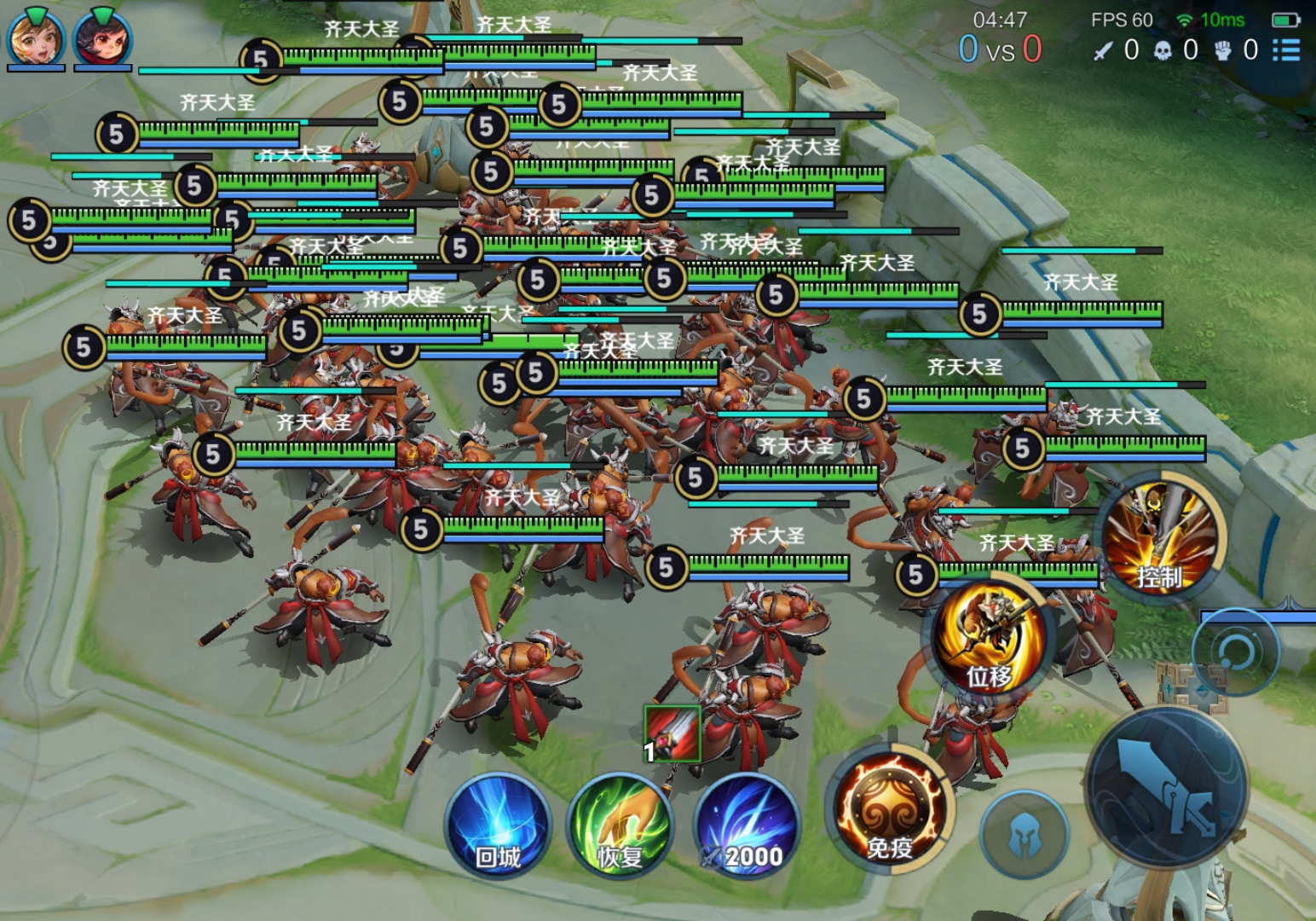Trigger the 位移 dash skill
1316x921 pixels.
988,635
